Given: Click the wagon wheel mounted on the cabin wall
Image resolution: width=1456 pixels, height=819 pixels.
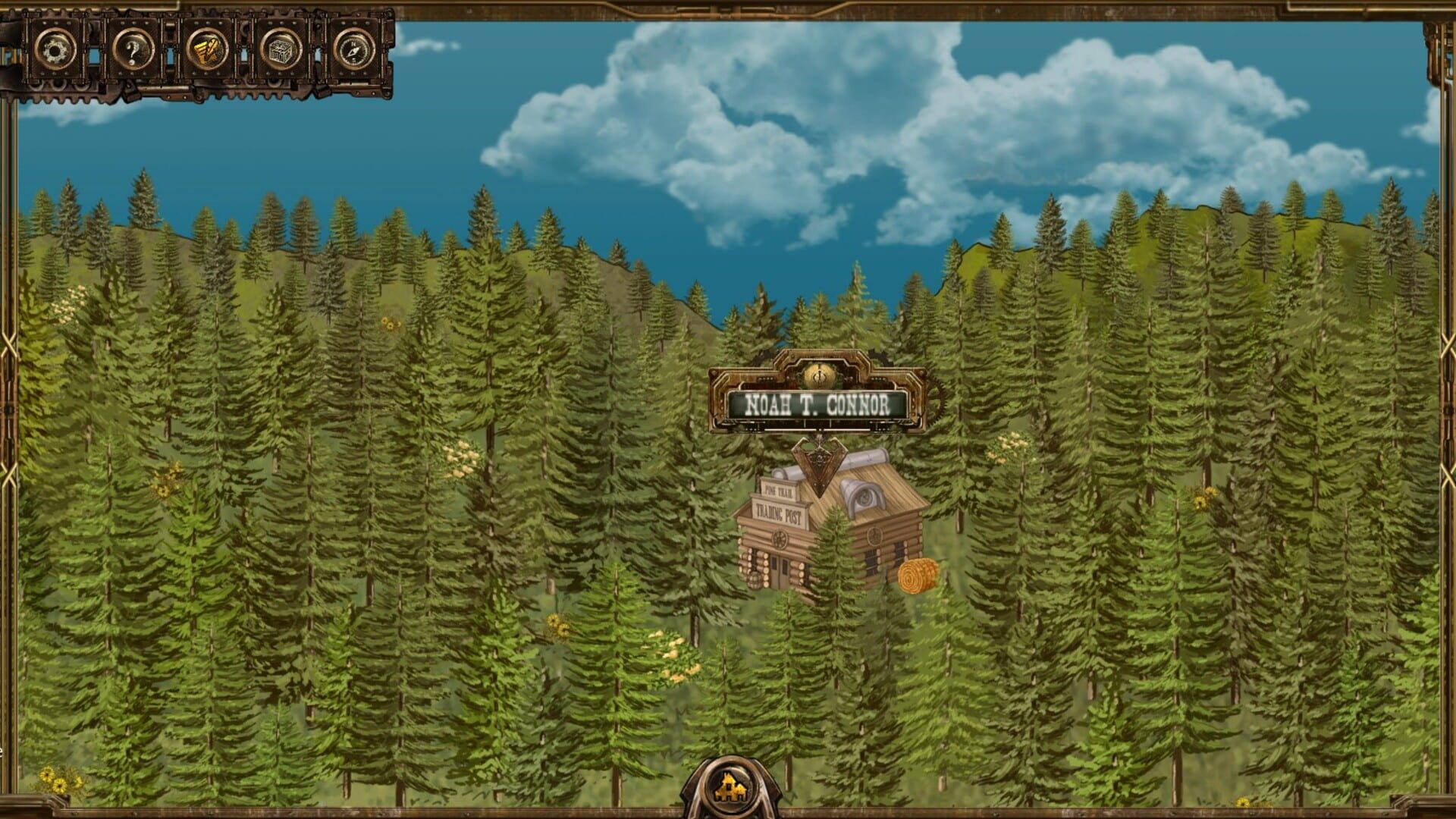Looking at the screenshot, I should tap(780, 539).
